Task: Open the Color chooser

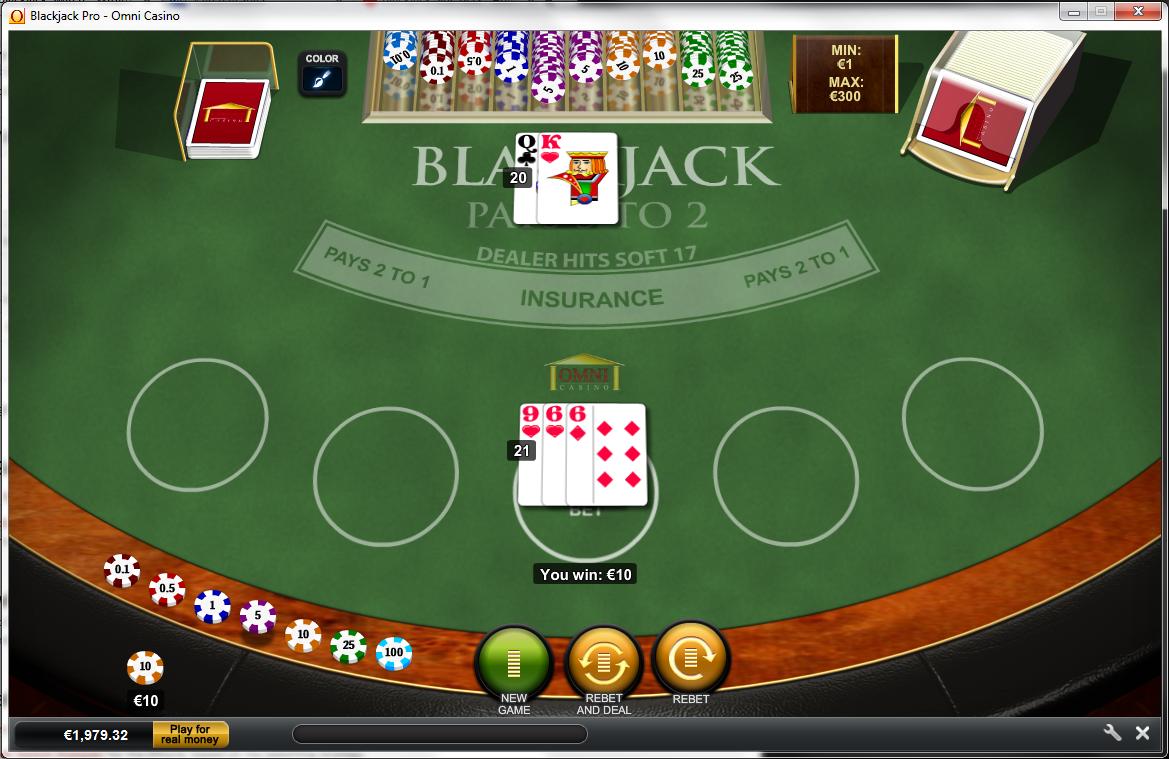Action: (x=322, y=73)
